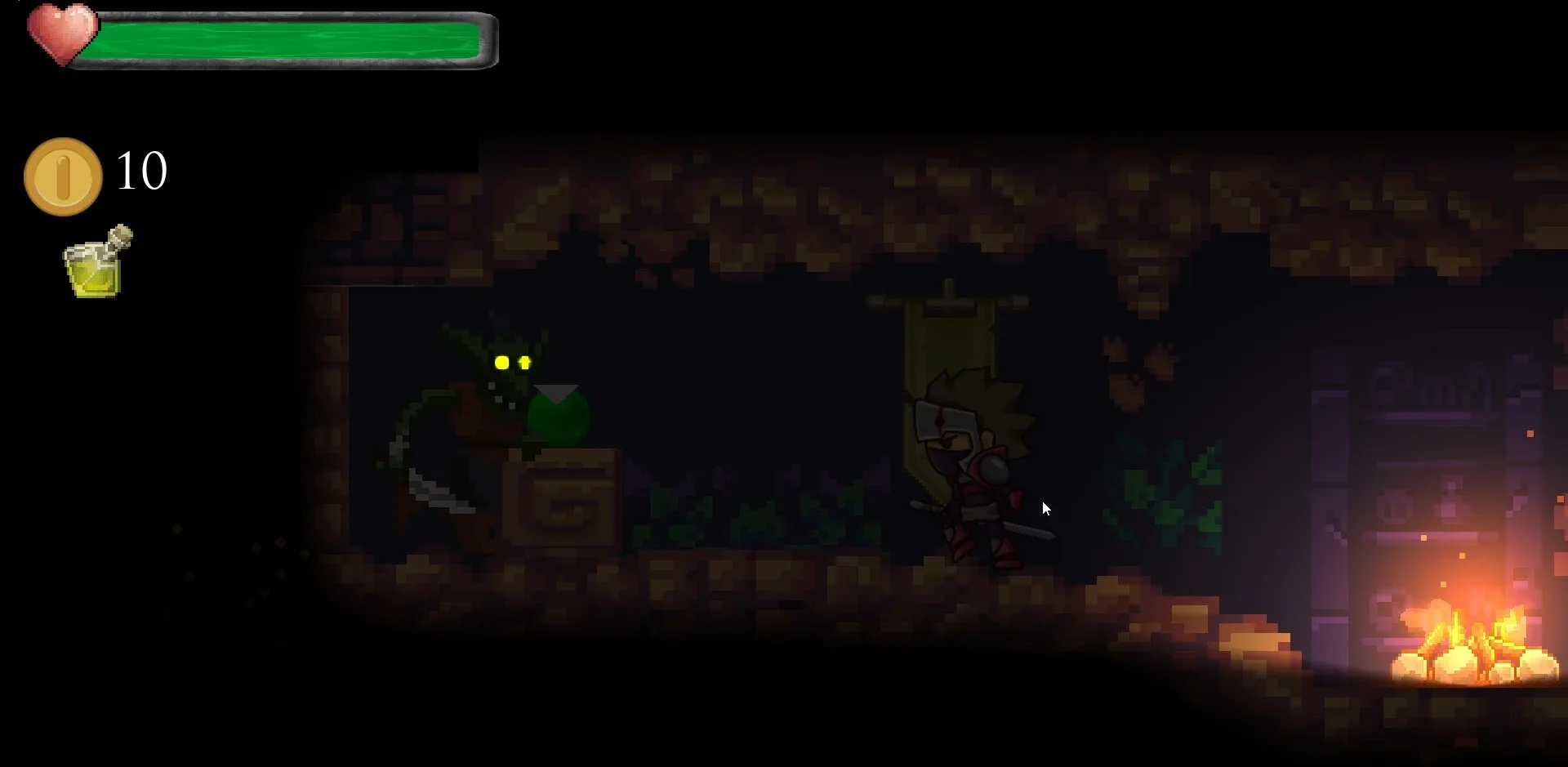Screen dimensions: 1568x767
Task: Click the green health bar fill
Action: (286, 39)
